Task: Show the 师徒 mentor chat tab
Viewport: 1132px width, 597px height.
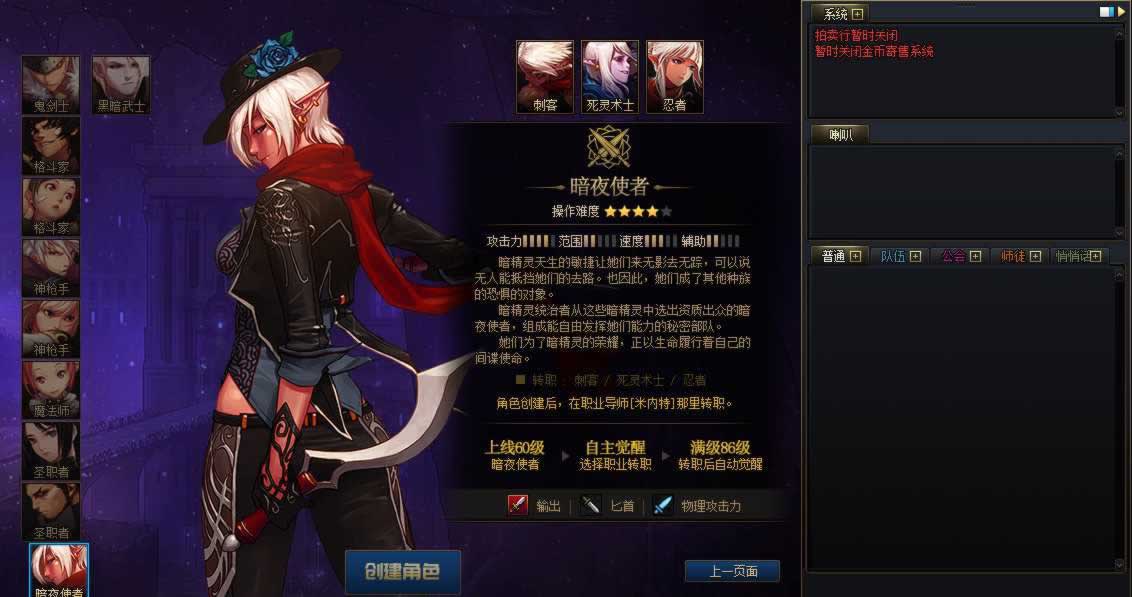Action: coord(1013,256)
